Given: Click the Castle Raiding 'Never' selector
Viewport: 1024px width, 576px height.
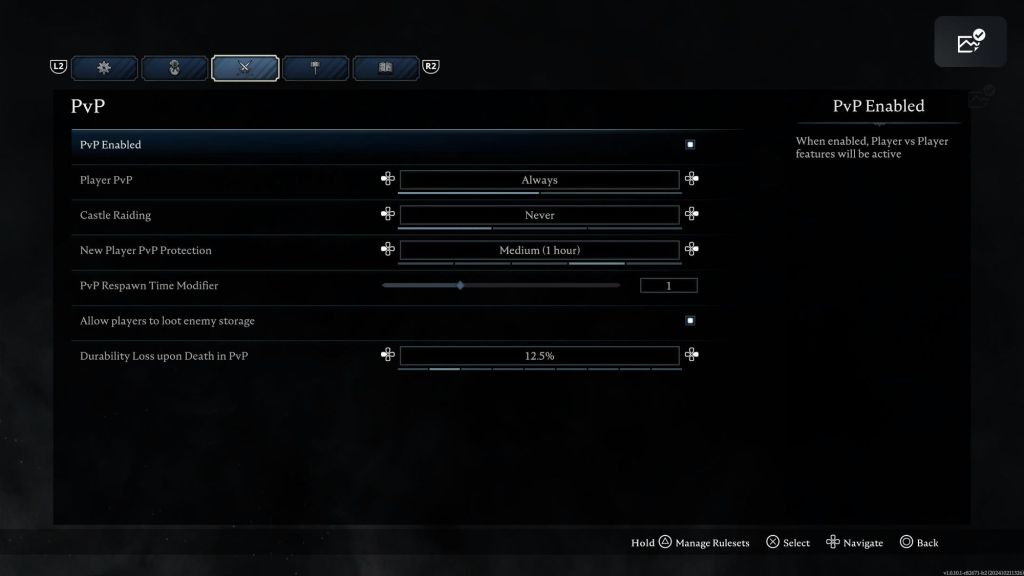Looking at the screenshot, I should pos(539,215).
